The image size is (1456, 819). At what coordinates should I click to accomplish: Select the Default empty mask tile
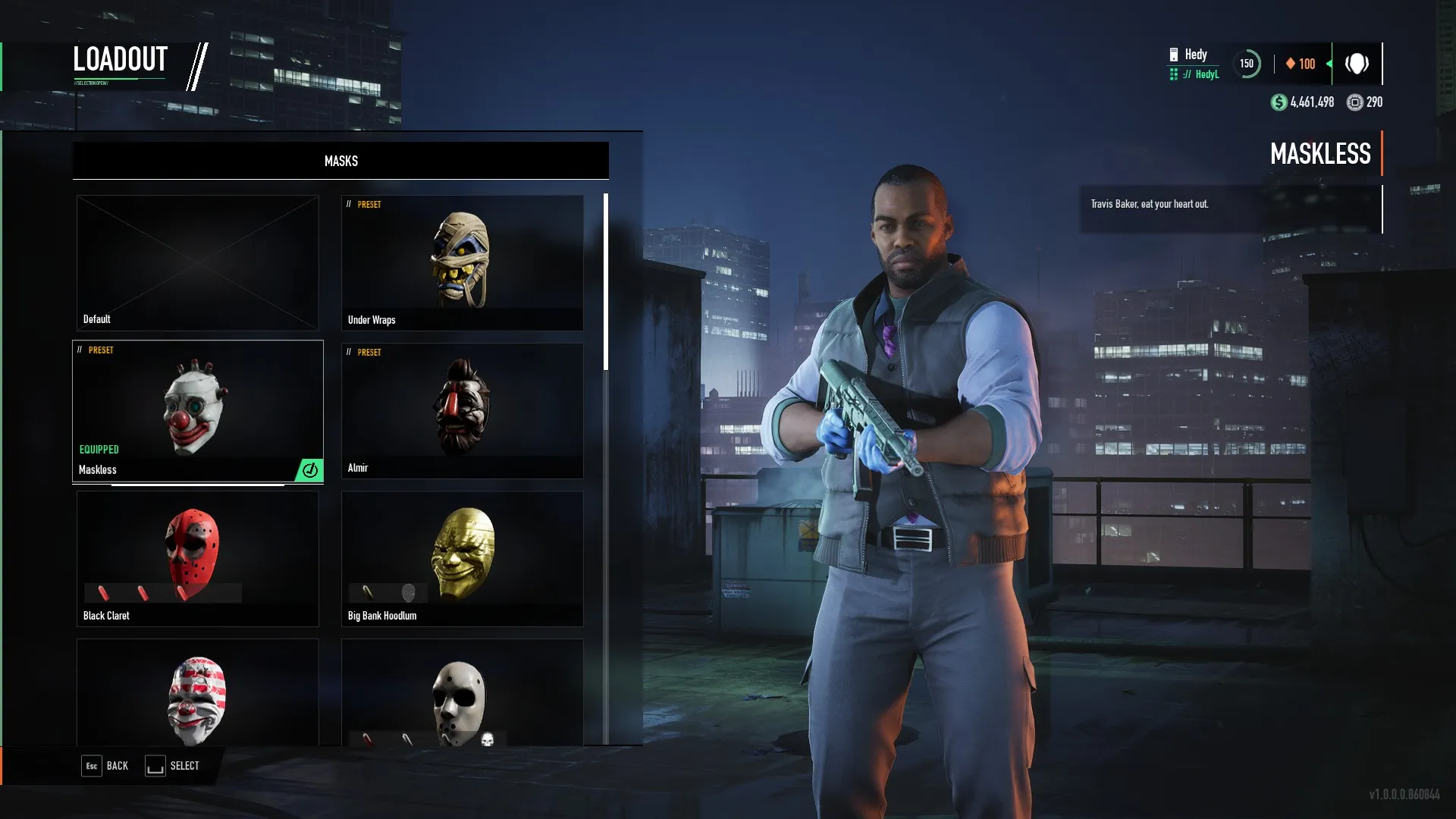pos(197,262)
